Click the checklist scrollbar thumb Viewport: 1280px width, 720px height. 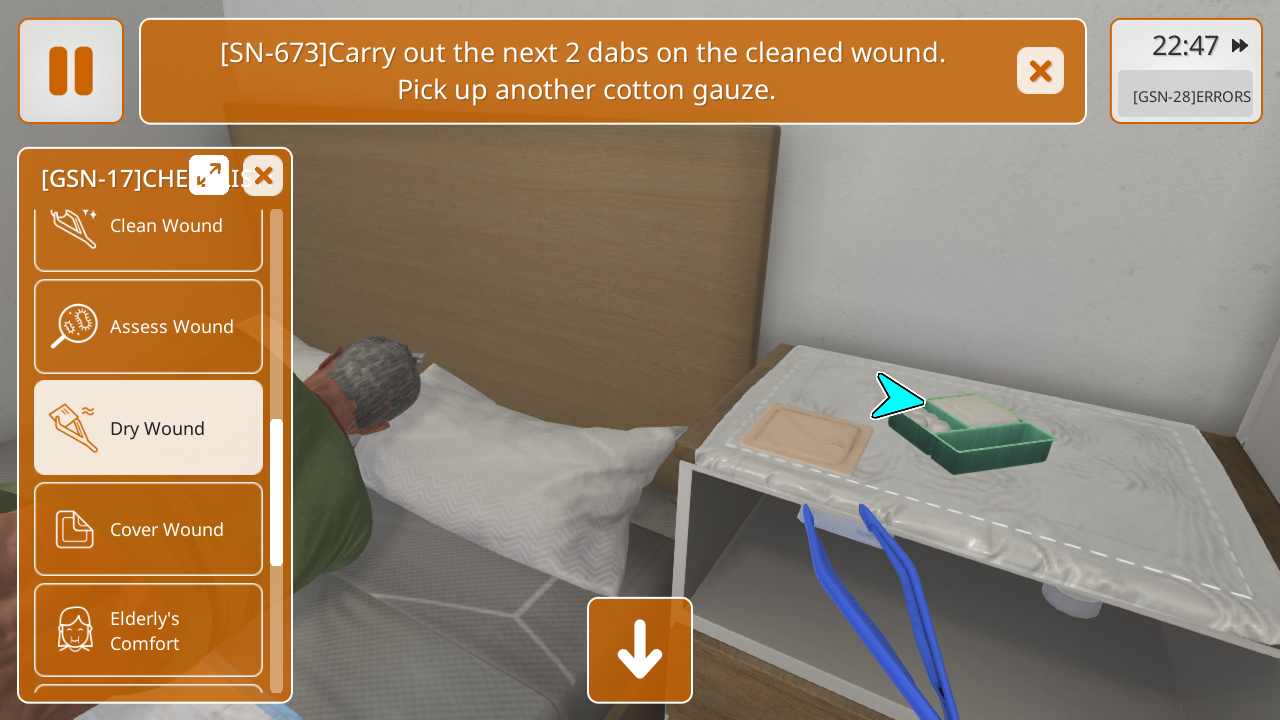[277, 492]
